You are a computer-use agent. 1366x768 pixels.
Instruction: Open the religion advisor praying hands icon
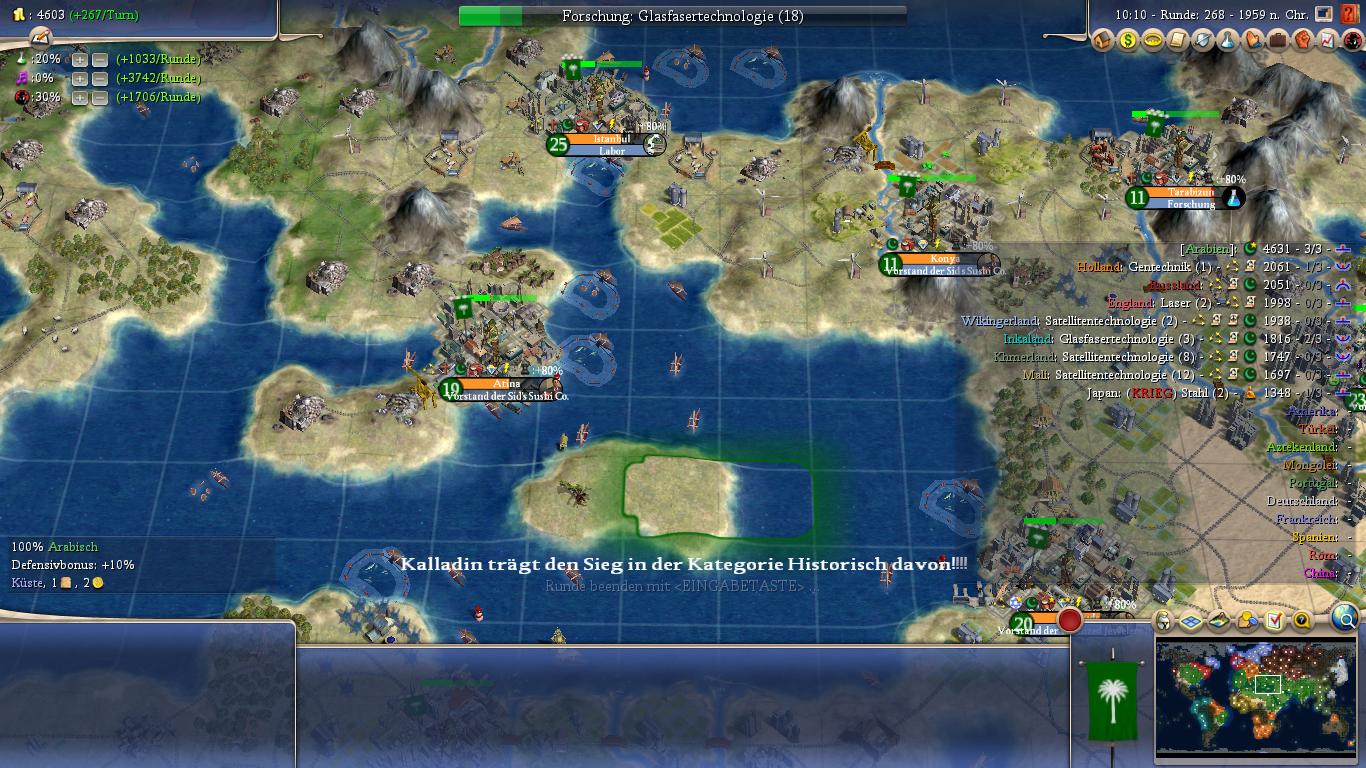pos(1253,41)
